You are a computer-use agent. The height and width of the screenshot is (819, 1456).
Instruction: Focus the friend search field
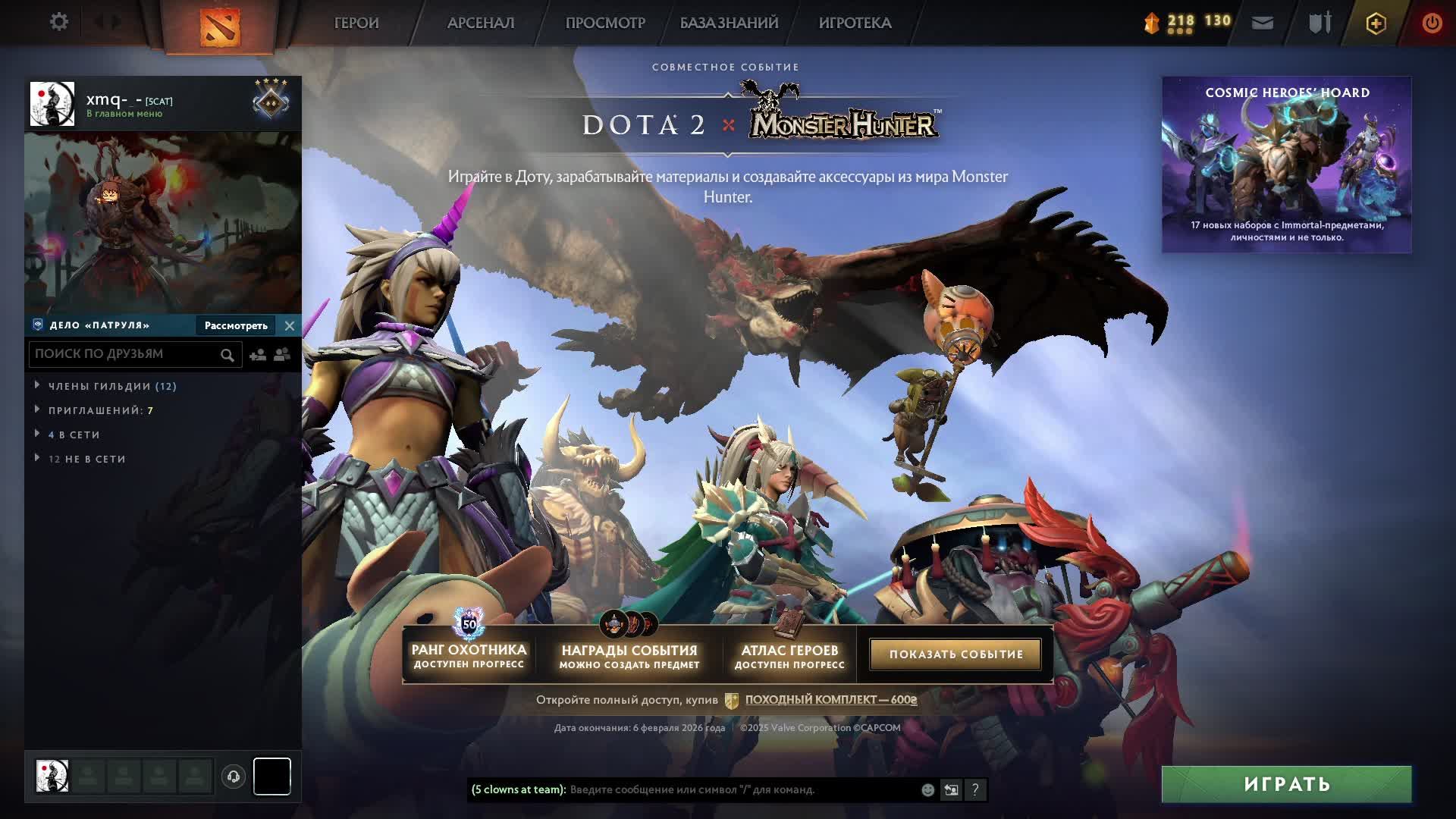pos(125,354)
